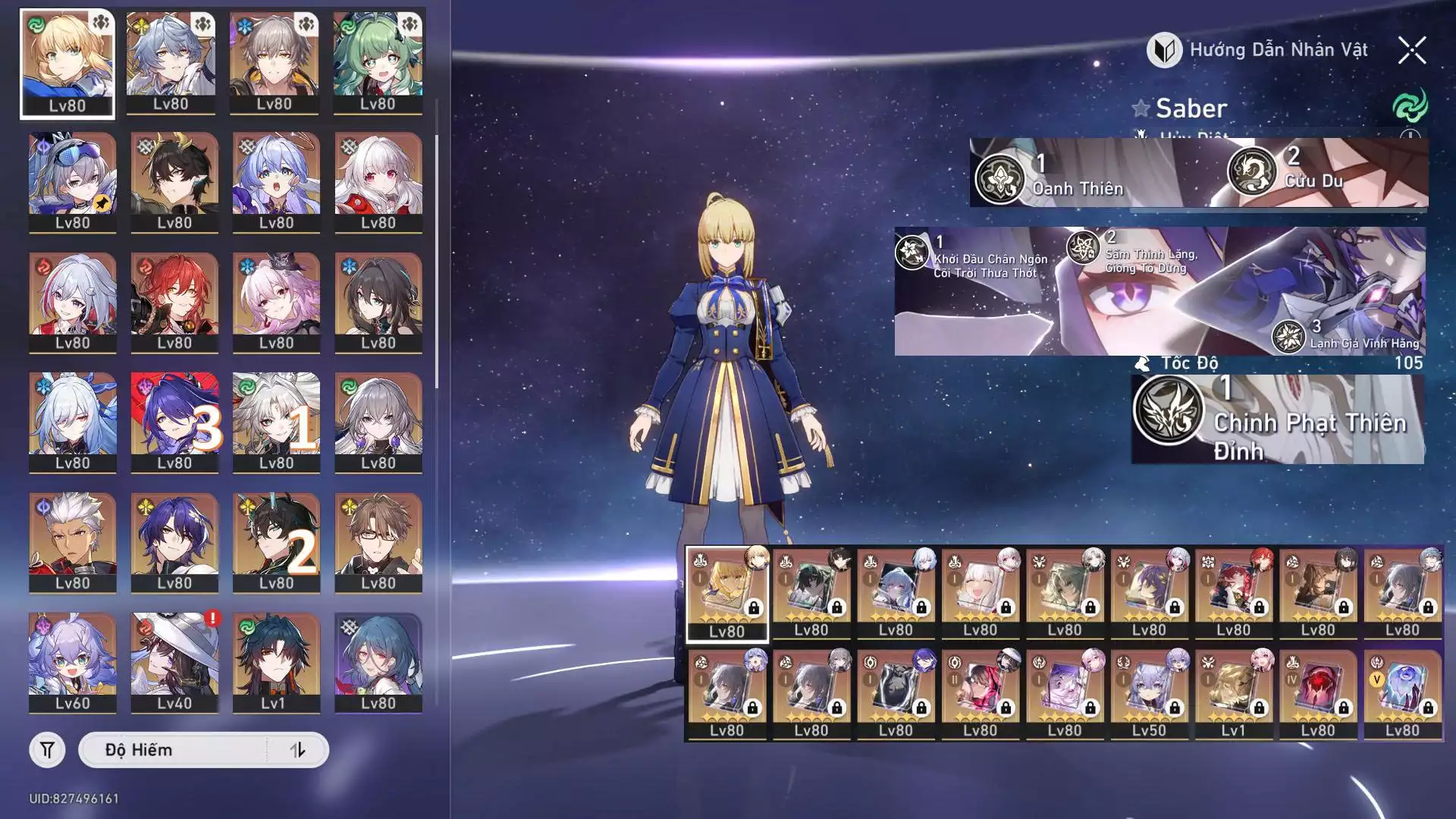Choose the highlighted Saber light cone card
This screenshot has width=1456, height=819.
[727, 594]
